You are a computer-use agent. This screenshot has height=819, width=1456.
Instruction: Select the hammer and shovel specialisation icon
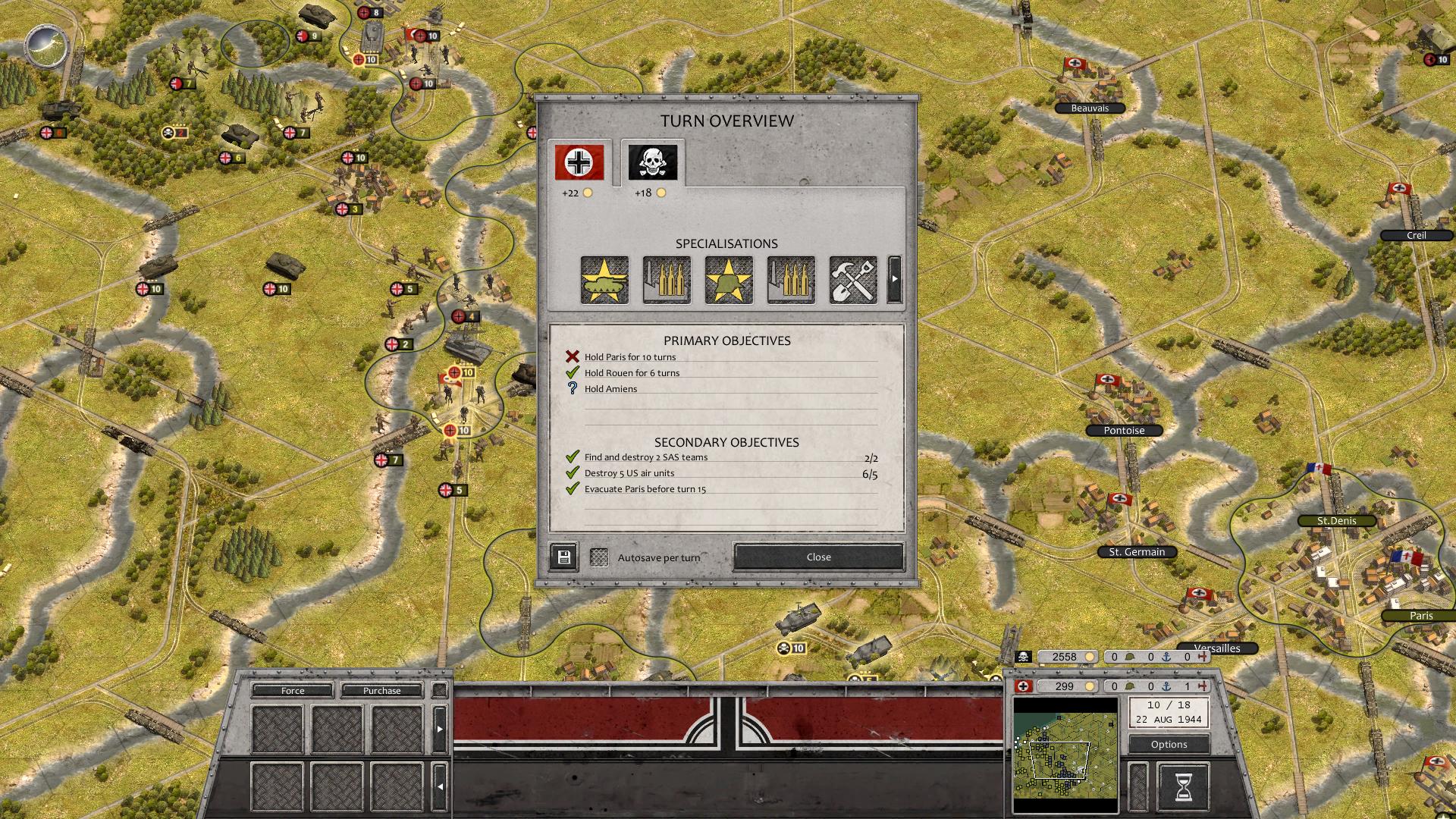click(853, 280)
